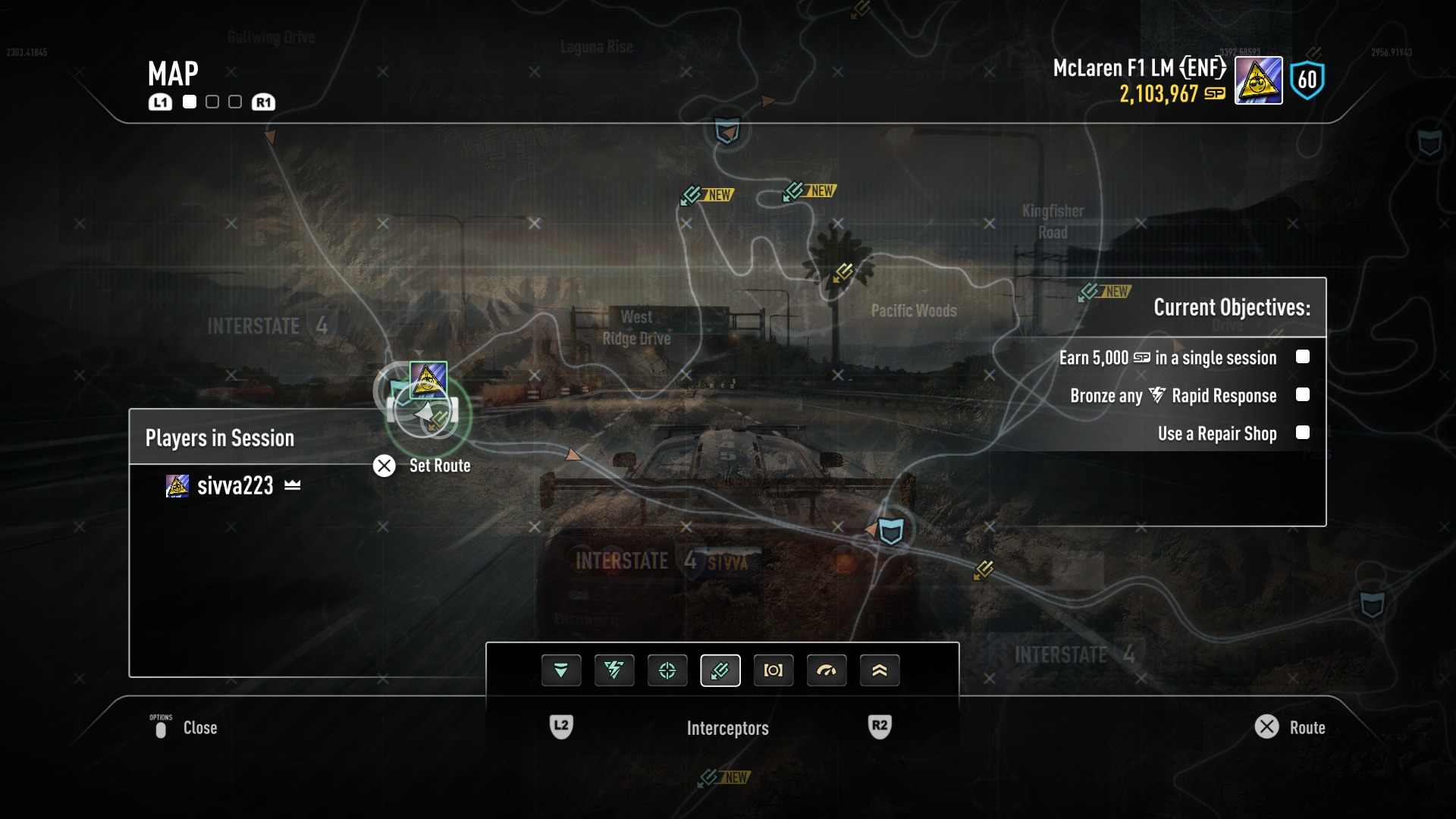Activate the double-chevron map filter
This screenshot has width=1456, height=819.
[879, 670]
